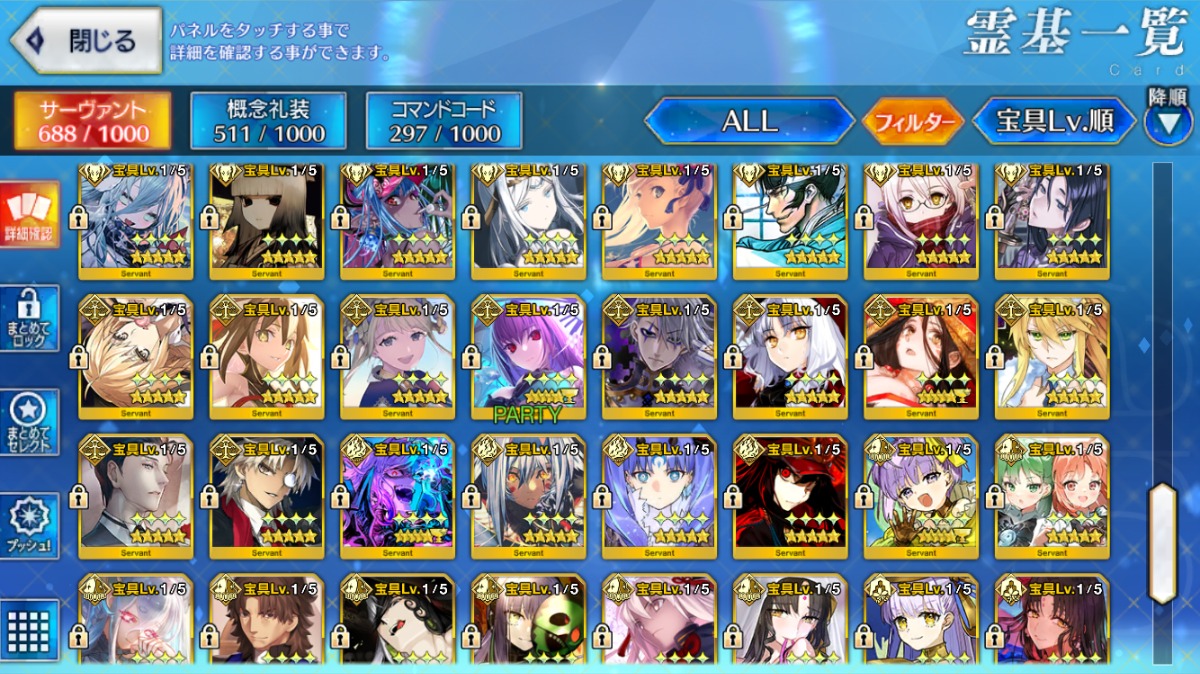Change the grid display size icon
Screen dimensions: 1200x674
(29, 630)
